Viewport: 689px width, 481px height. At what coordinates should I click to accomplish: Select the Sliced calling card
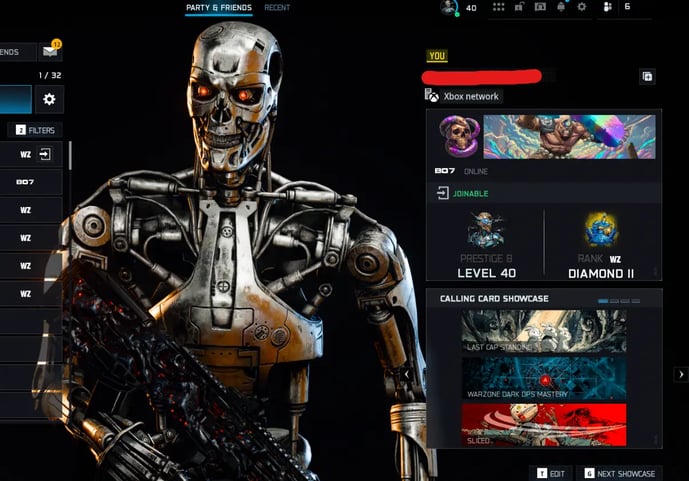point(544,425)
